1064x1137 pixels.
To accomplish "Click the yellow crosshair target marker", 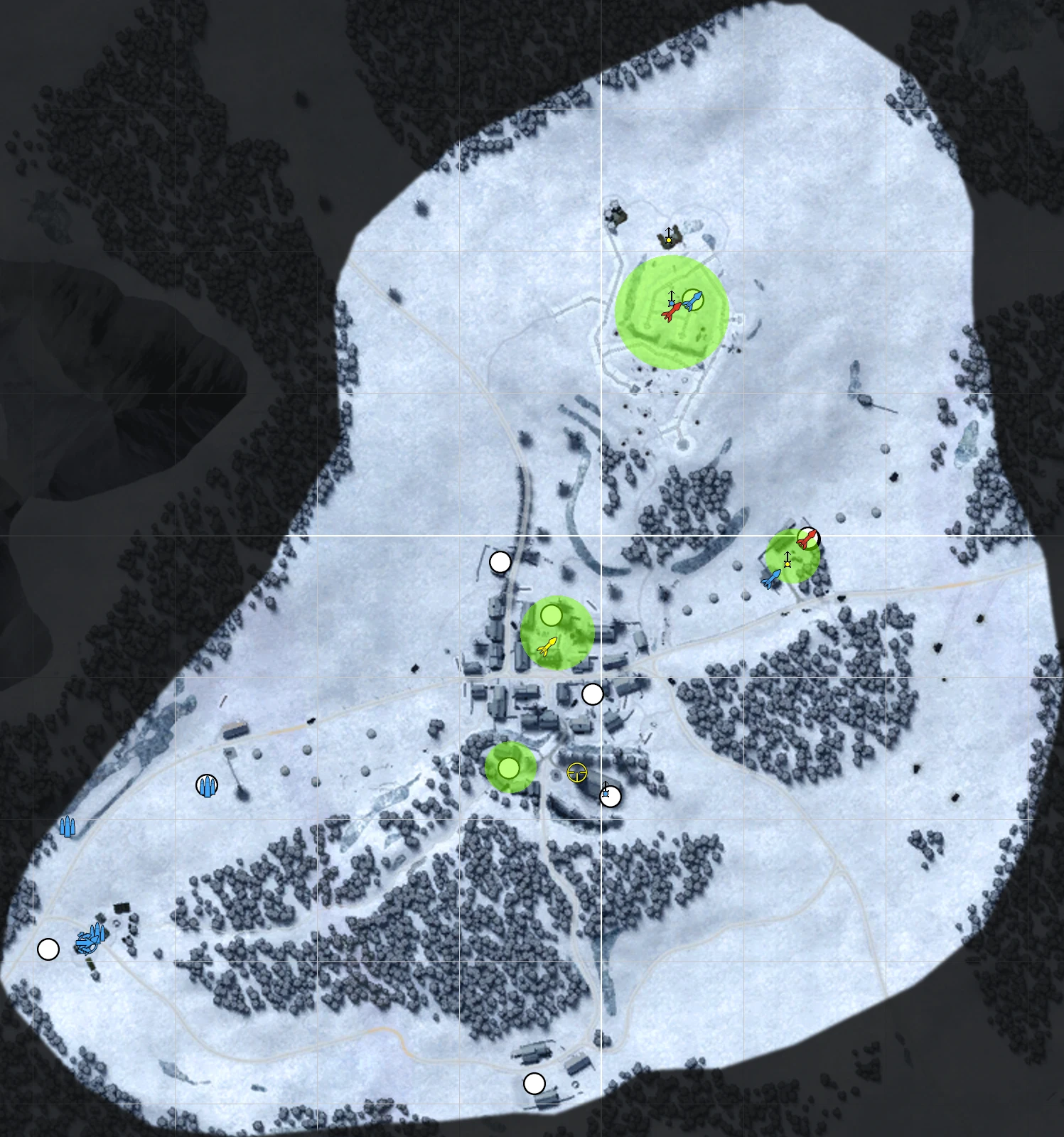I will [x=577, y=772].
